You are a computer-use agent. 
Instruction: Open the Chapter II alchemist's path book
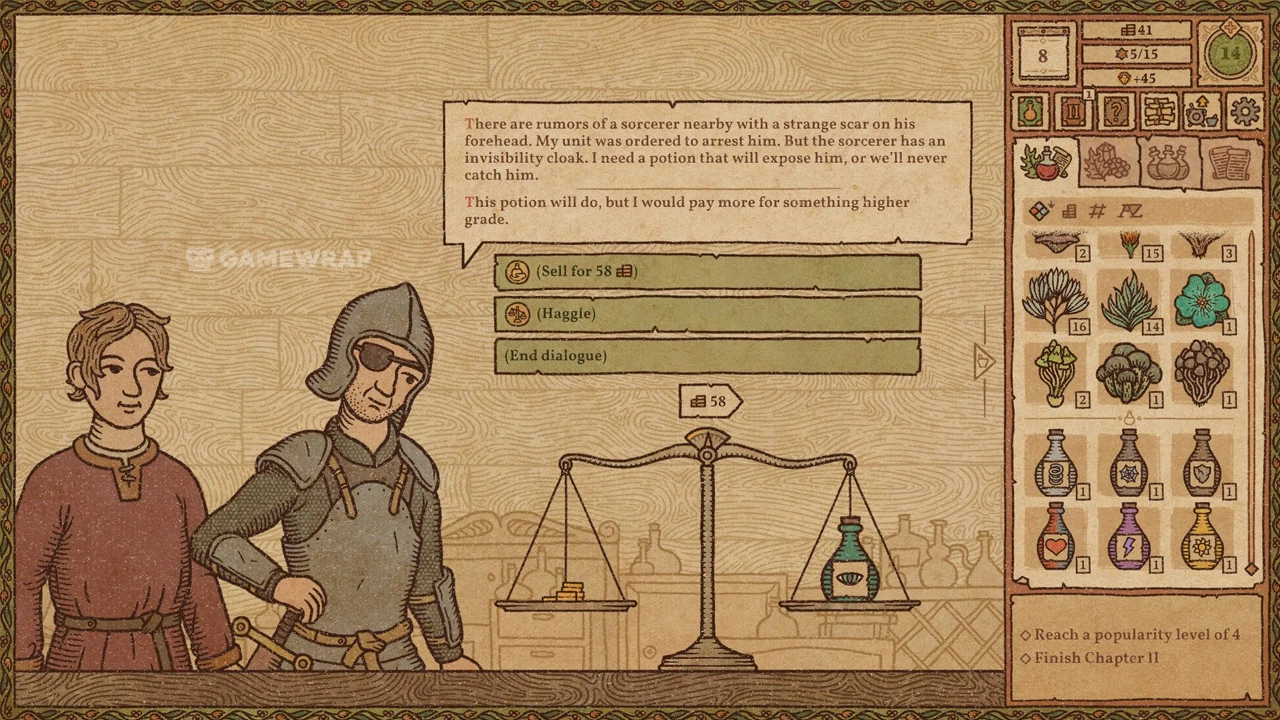(x=1073, y=111)
